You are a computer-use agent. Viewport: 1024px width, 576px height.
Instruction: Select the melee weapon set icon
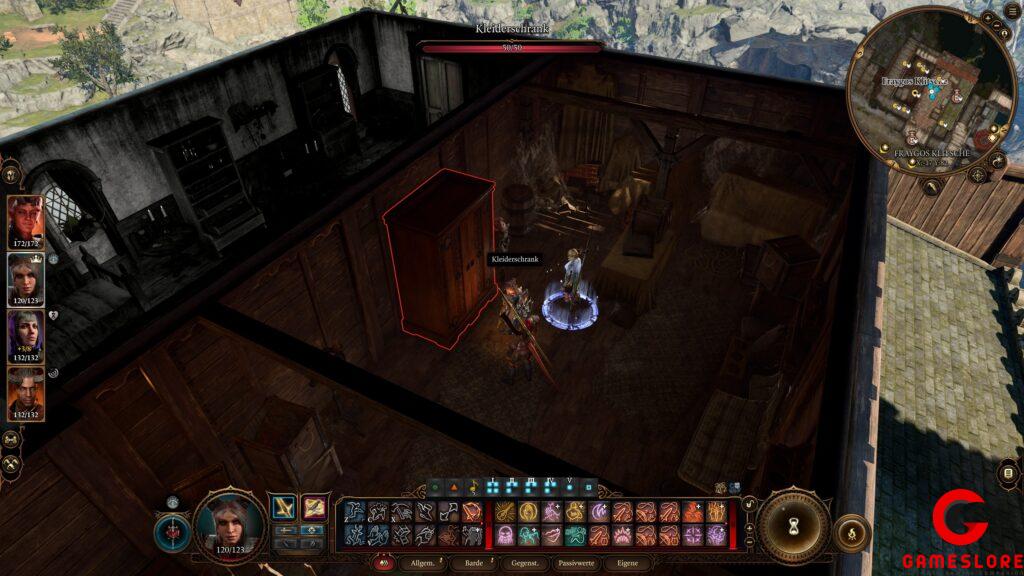click(283, 509)
